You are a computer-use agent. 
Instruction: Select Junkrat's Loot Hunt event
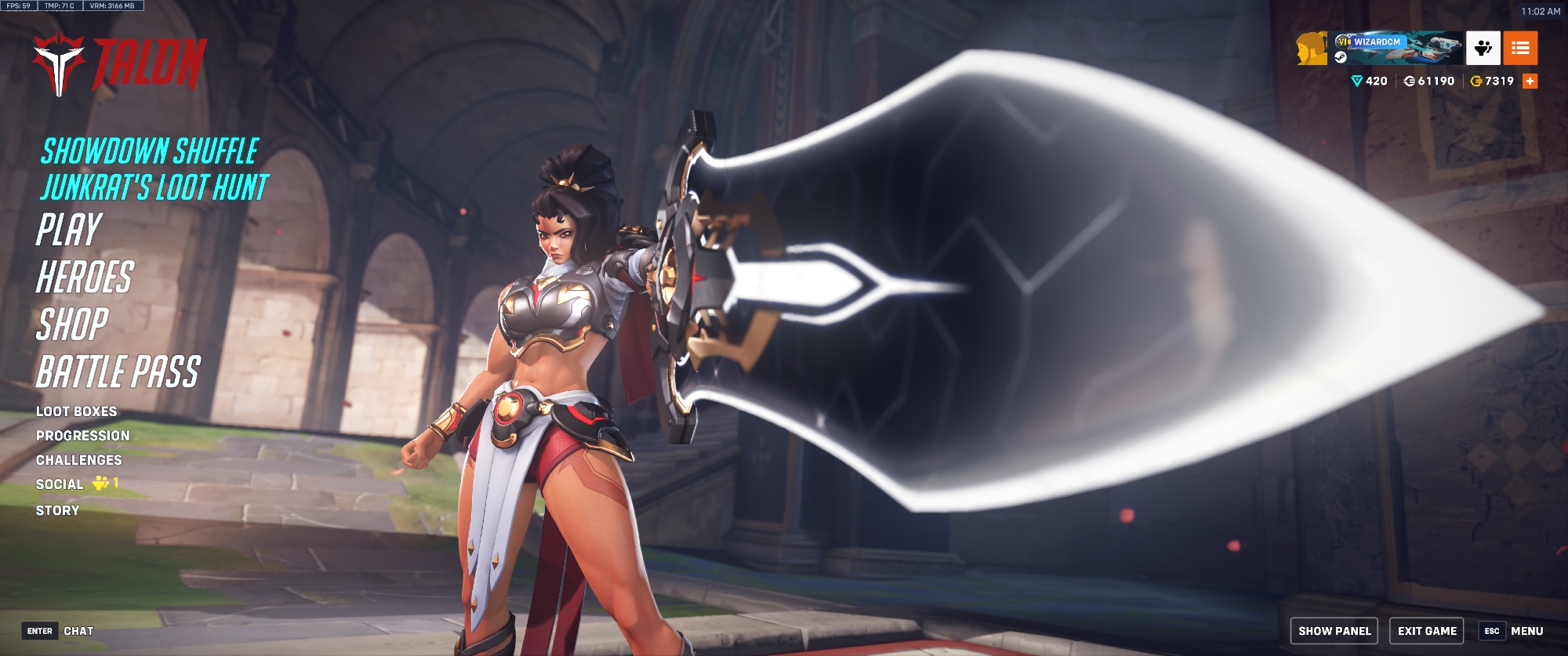coord(154,188)
